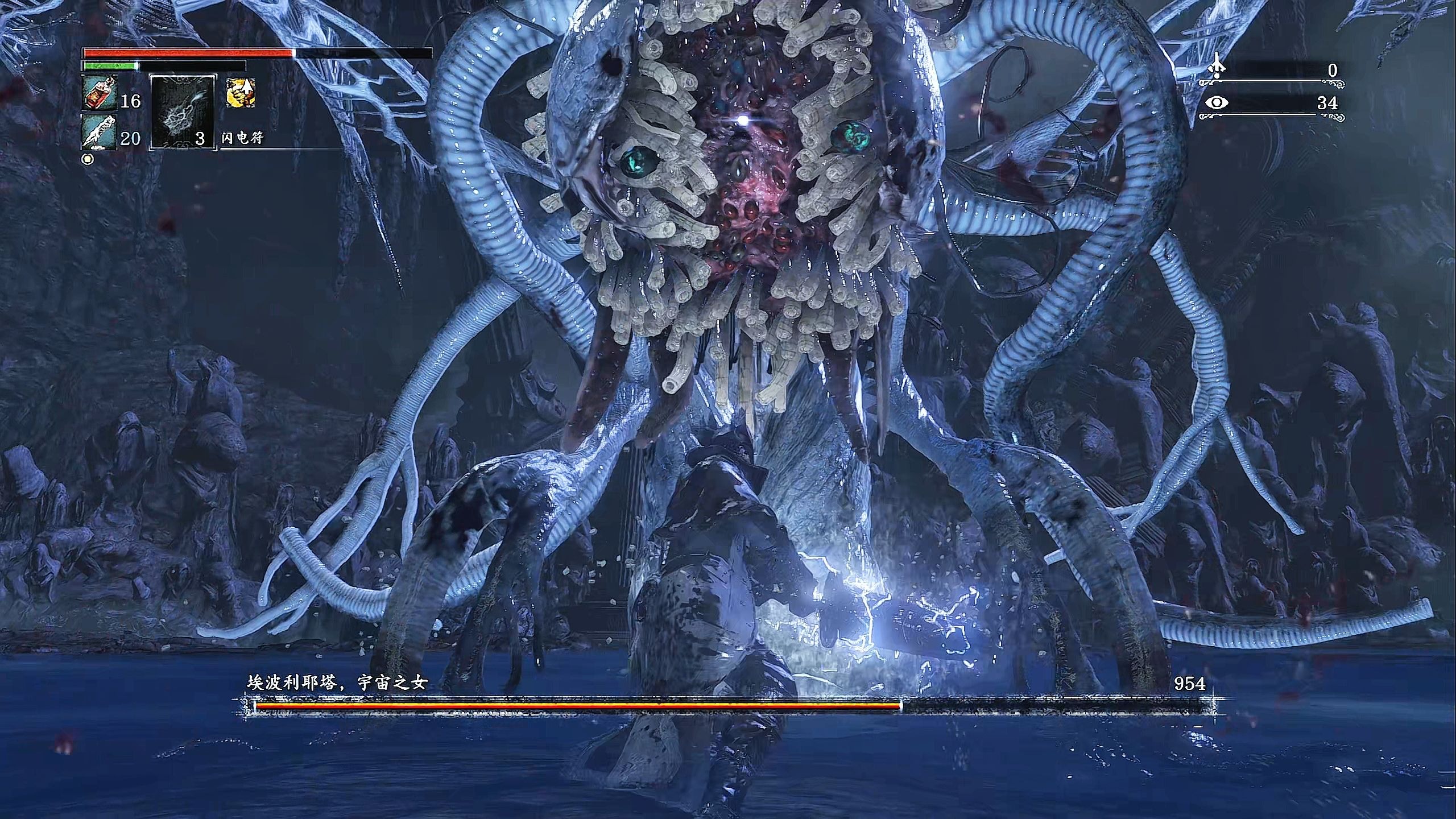Click the yellow fist attack-buff status icon
The width and height of the screenshot is (1456, 819).
[240, 93]
